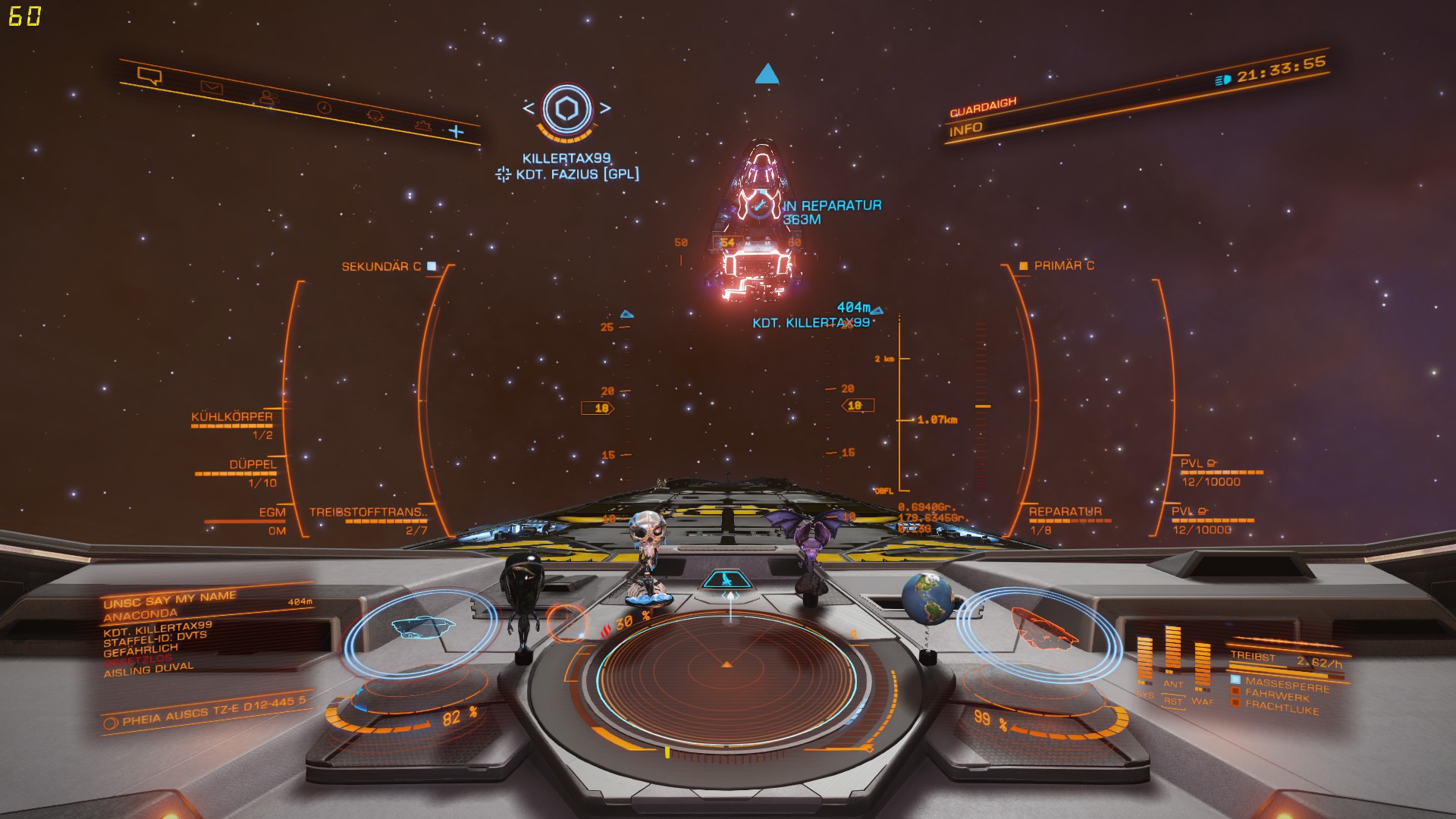Image resolution: width=1456 pixels, height=819 pixels.
Task: Select the Treibstofftrans. fuel transfer module
Action: tap(368, 513)
